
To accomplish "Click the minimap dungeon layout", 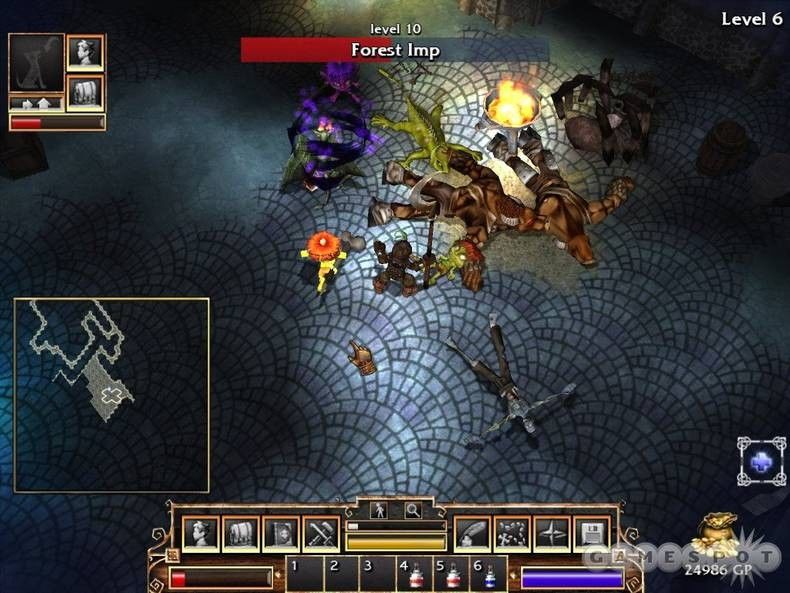I will 110,394.
